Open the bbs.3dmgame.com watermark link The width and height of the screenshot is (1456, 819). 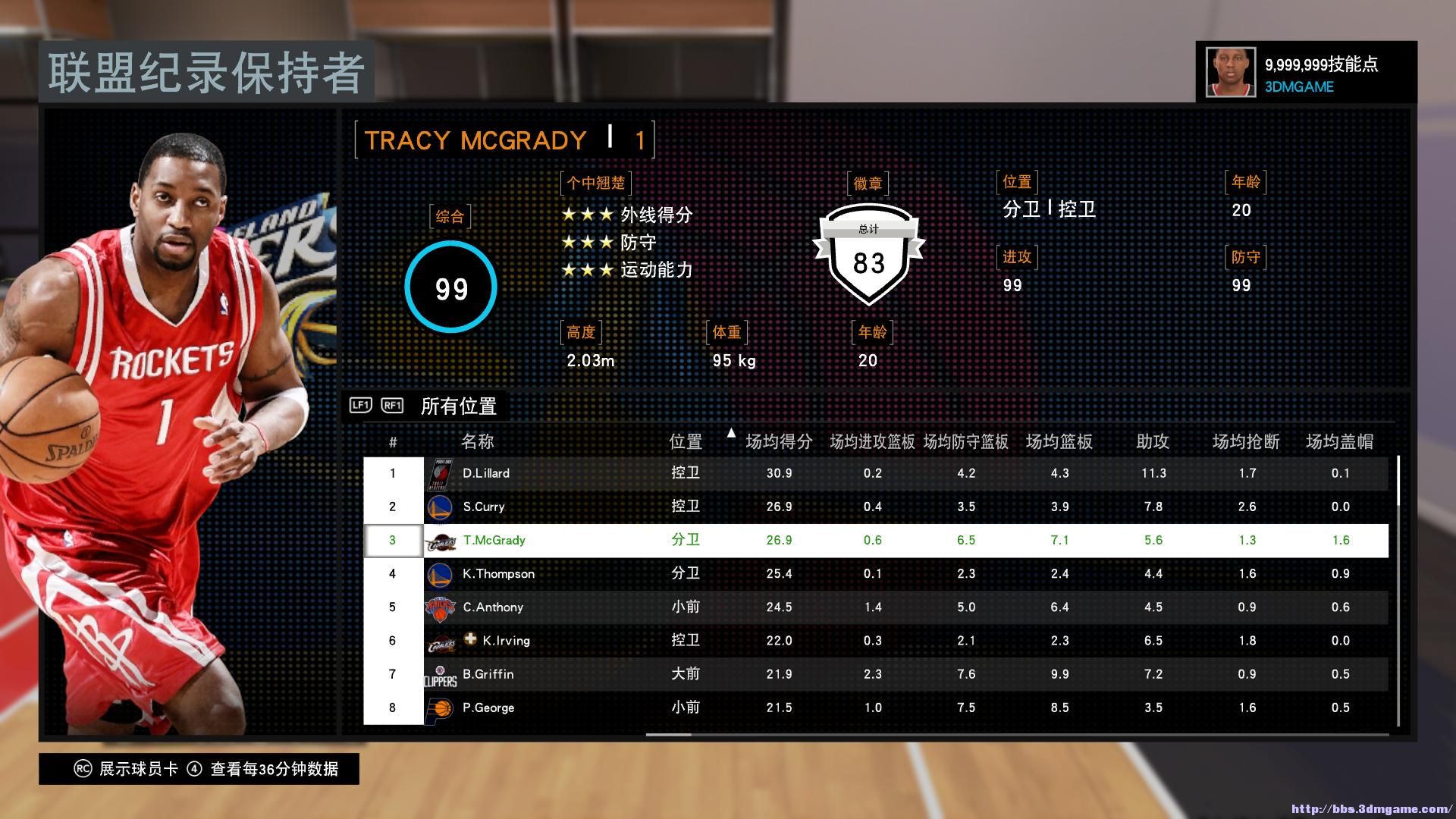(1370, 809)
